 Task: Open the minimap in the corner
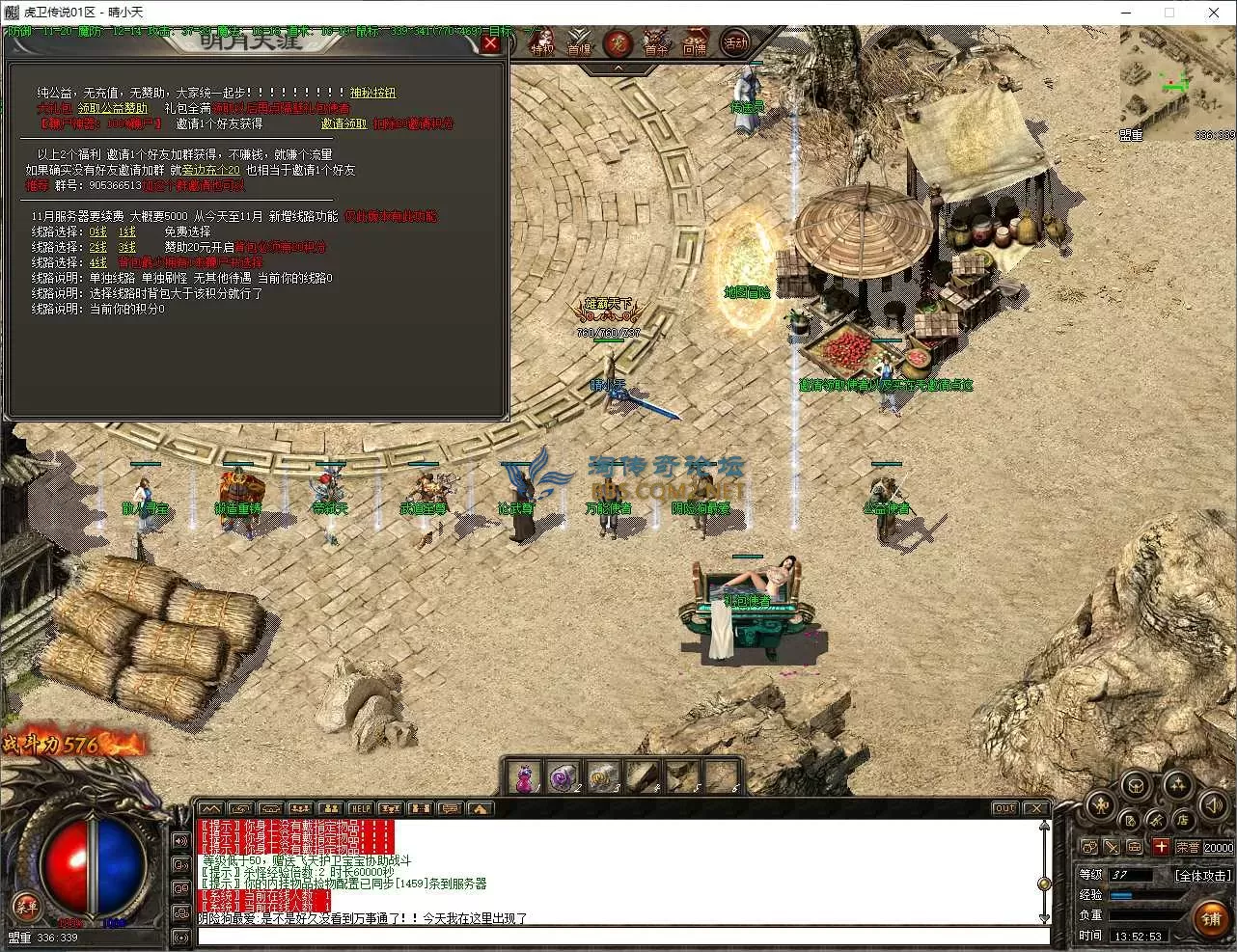click(x=1177, y=82)
